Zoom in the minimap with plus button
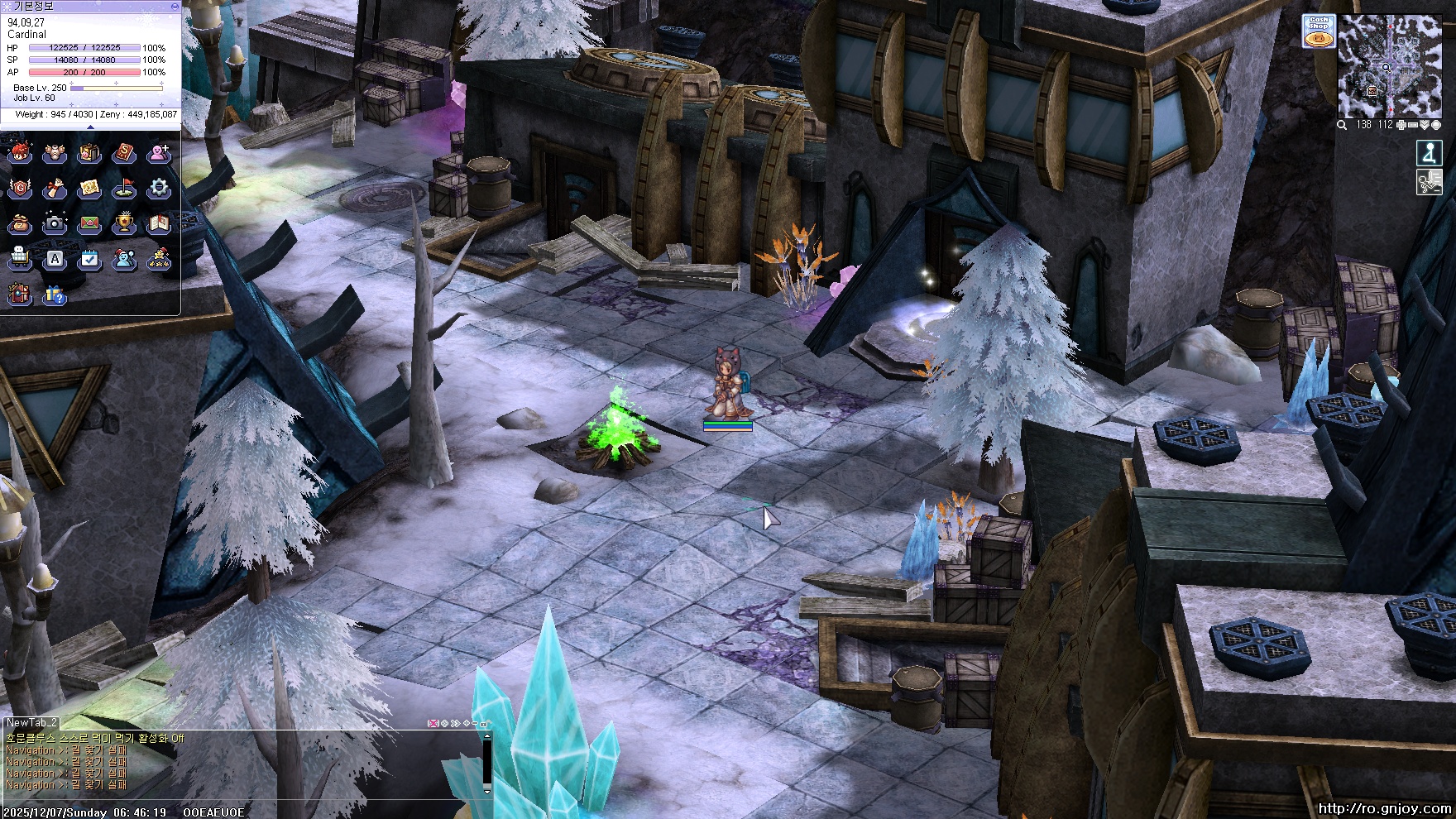The width and height of the screenshot is (1456, 819). pos(1401,125)
